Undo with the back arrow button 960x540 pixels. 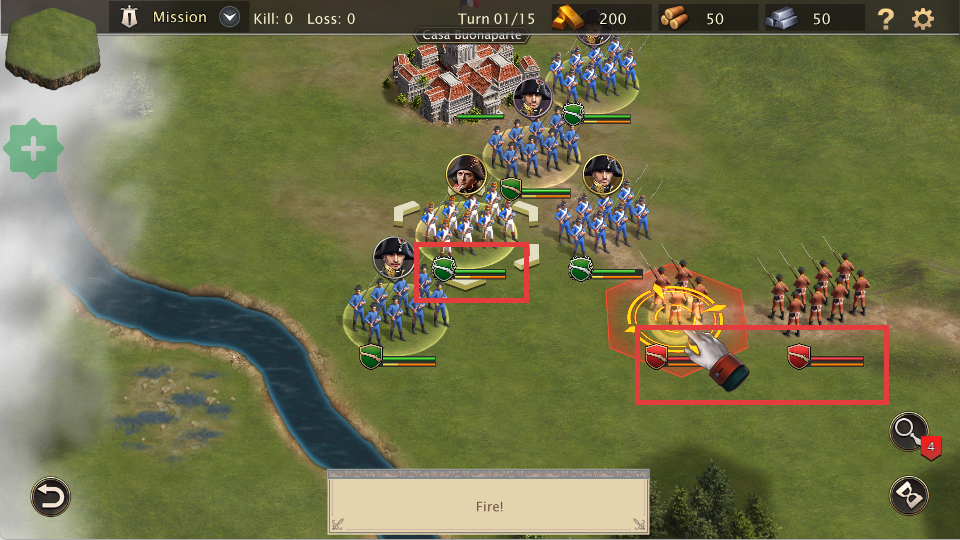click(x=50, y=496)
